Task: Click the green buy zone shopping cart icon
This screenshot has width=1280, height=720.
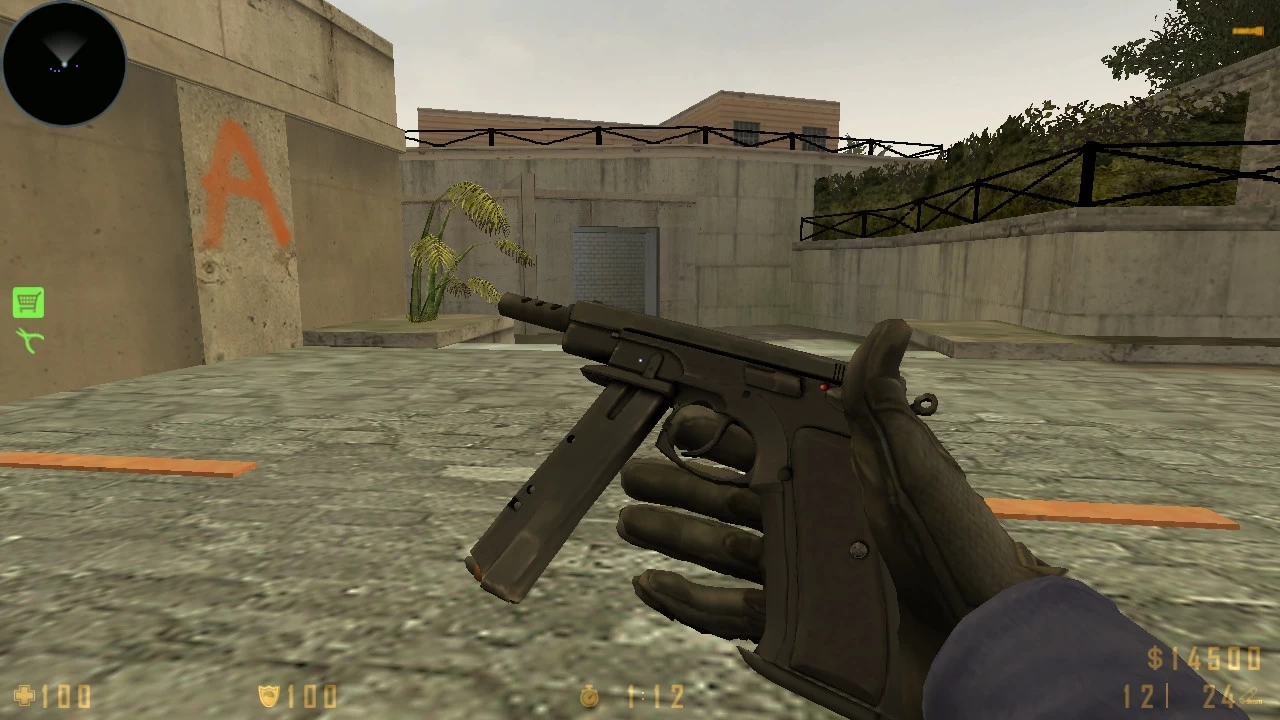Action: point(27,301)
